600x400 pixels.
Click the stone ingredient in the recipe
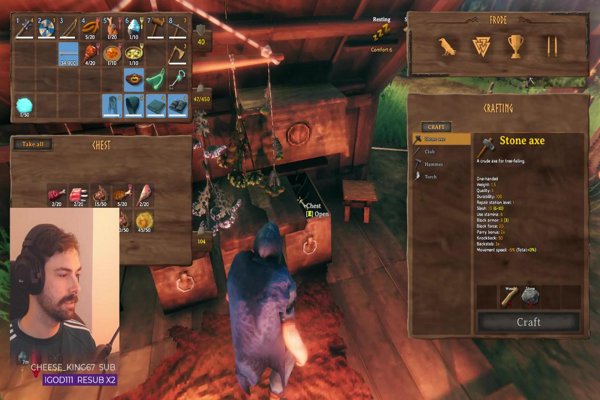click(534, 295)
